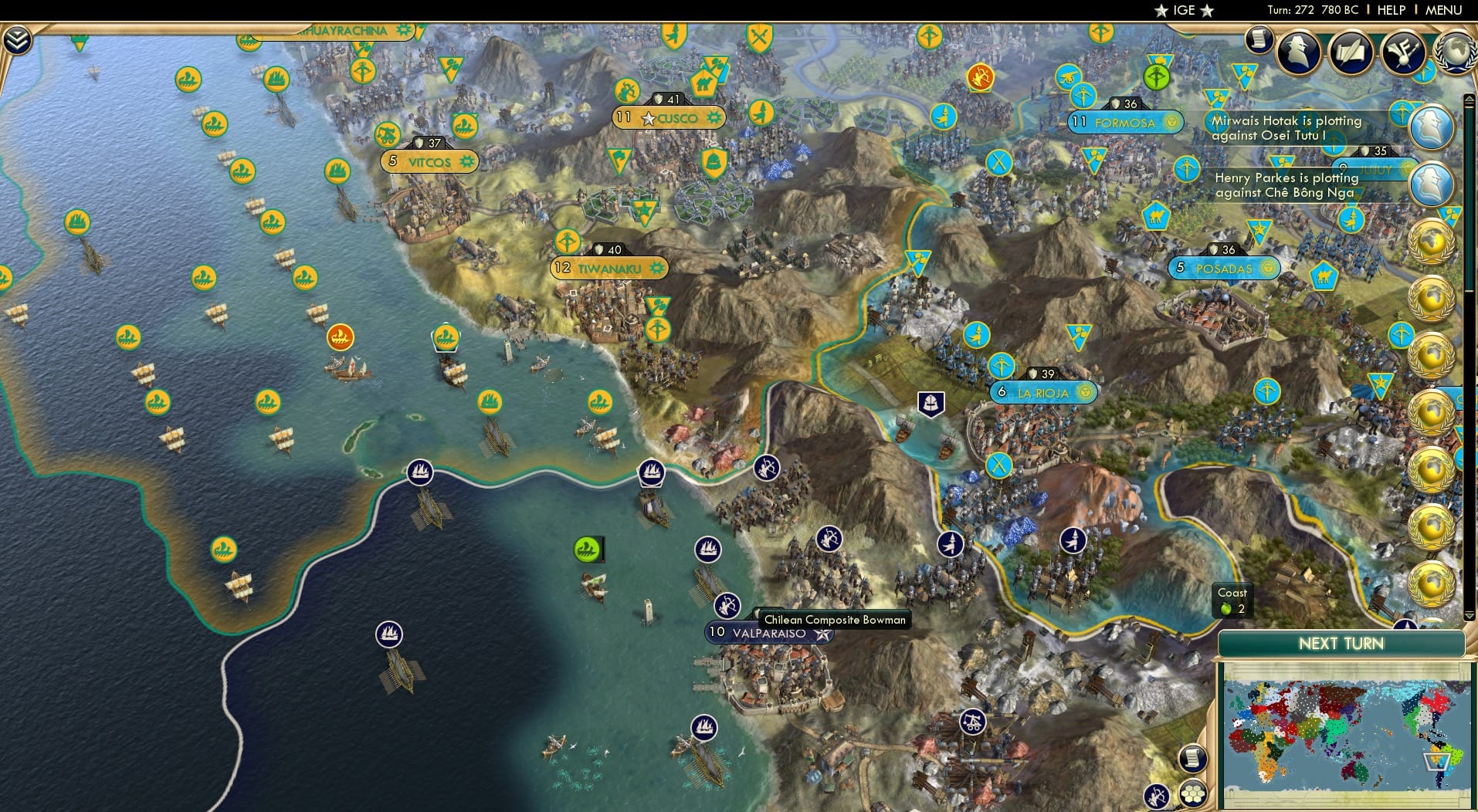
Task: Expand the Cusco city banner
Action: click(x=670, y=117)
